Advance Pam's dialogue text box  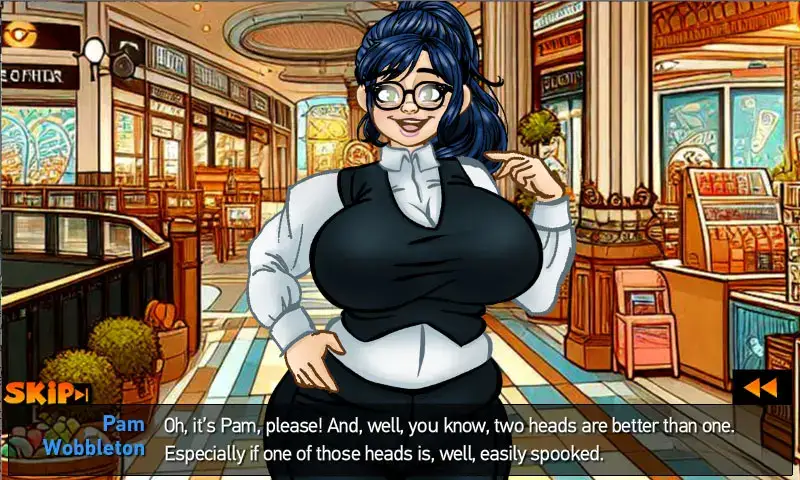point(450,439)
